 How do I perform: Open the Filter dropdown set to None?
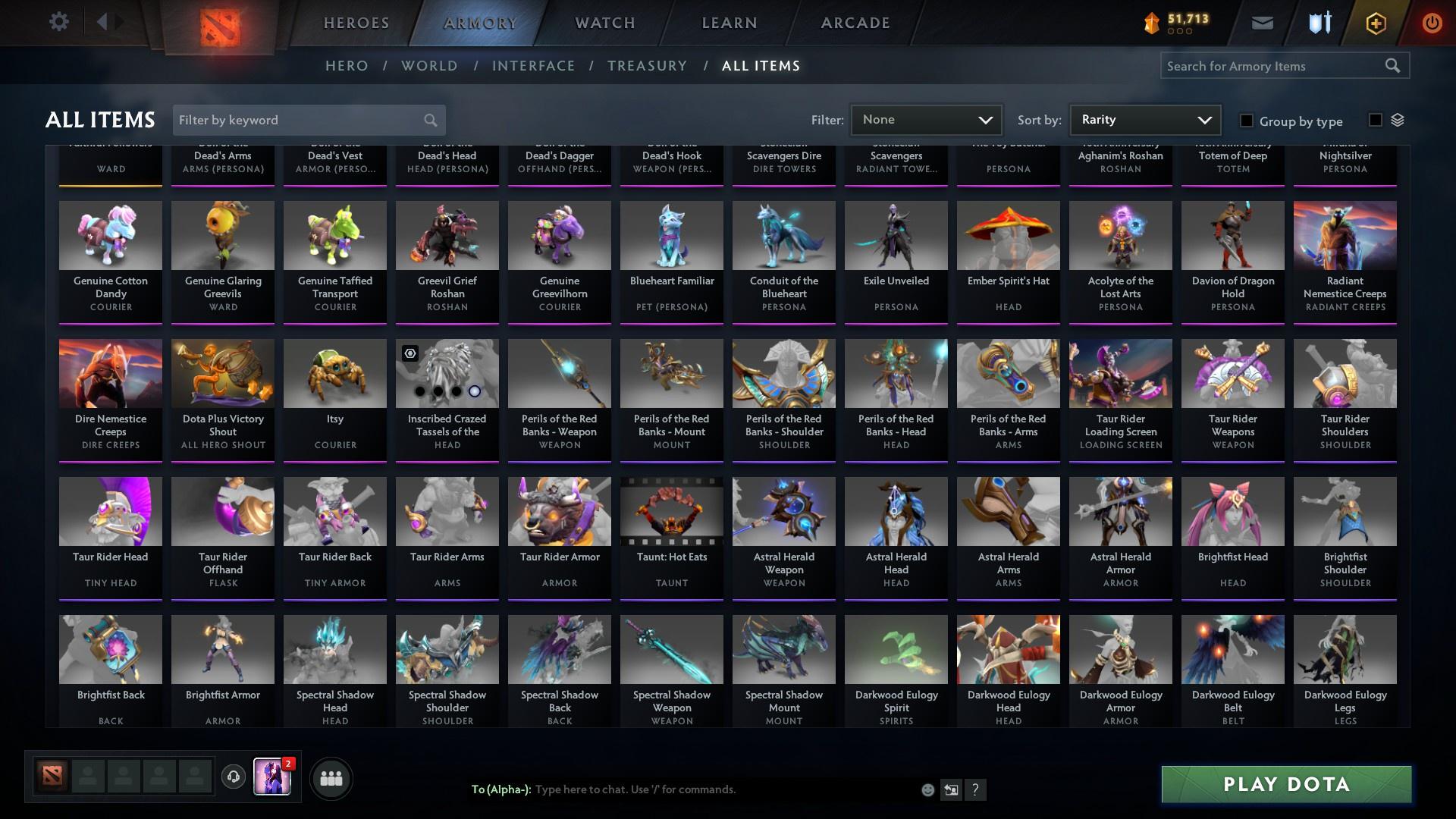(926, 119)
